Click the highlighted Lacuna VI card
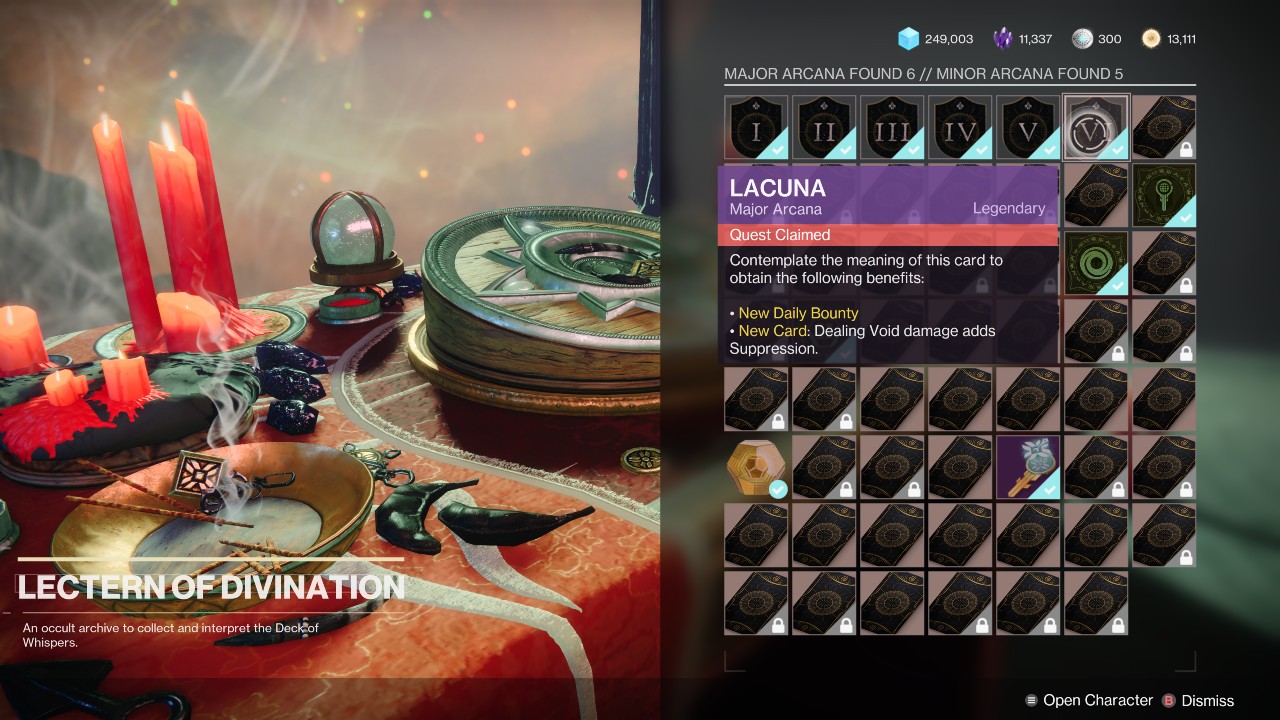 tap(1096, 127)
